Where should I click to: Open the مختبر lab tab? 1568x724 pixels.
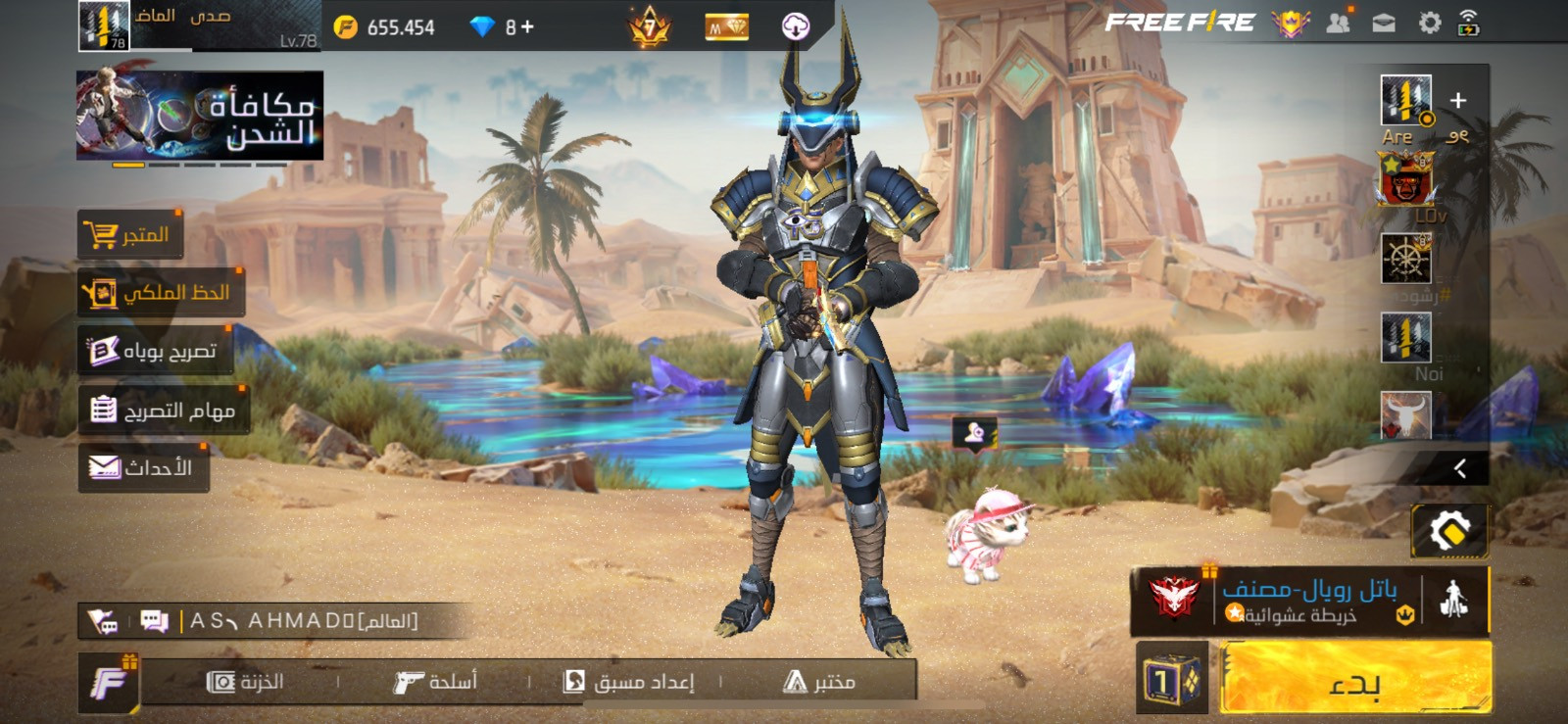[819, 682]
